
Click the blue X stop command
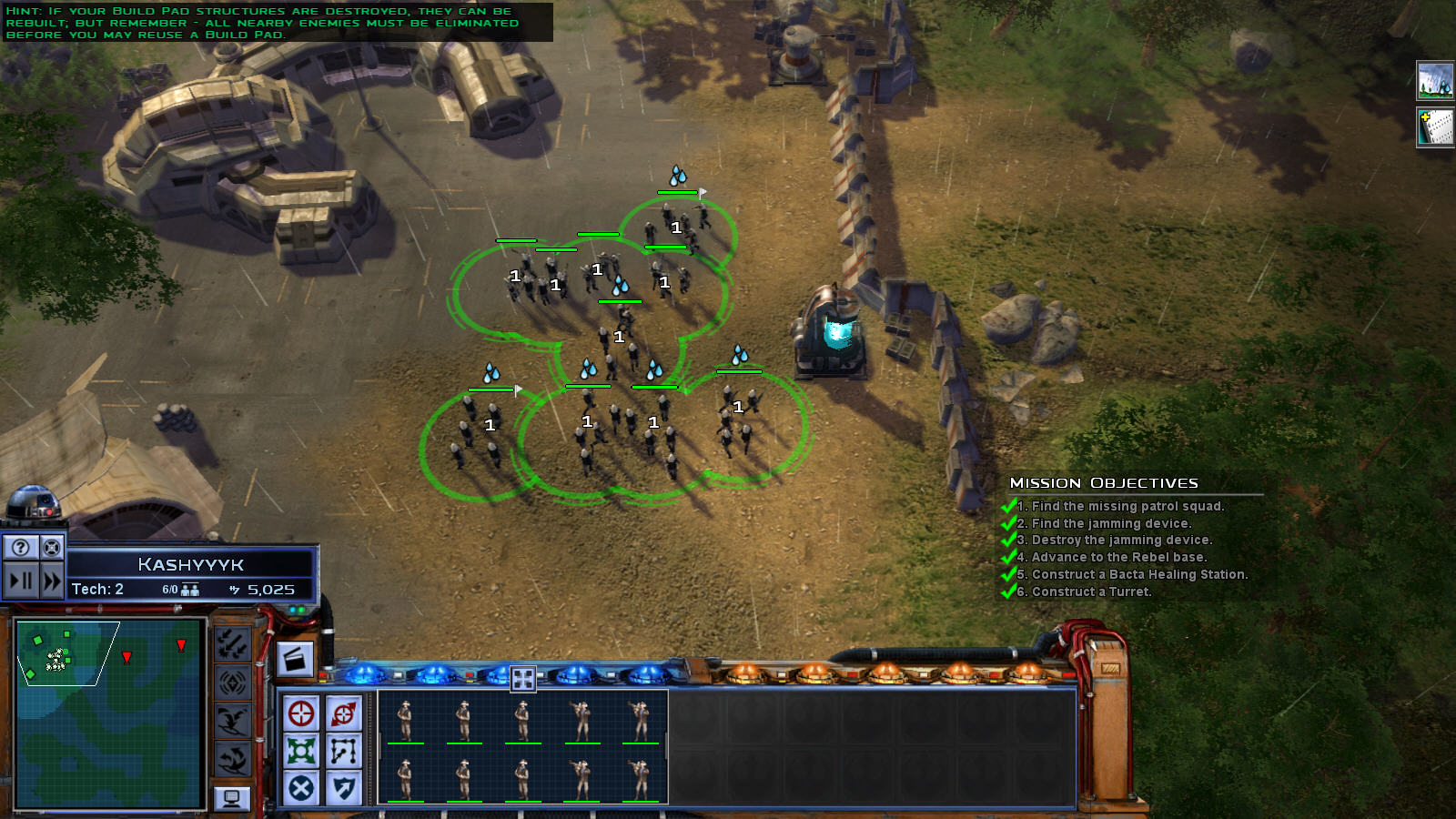[x=301, y=788]
